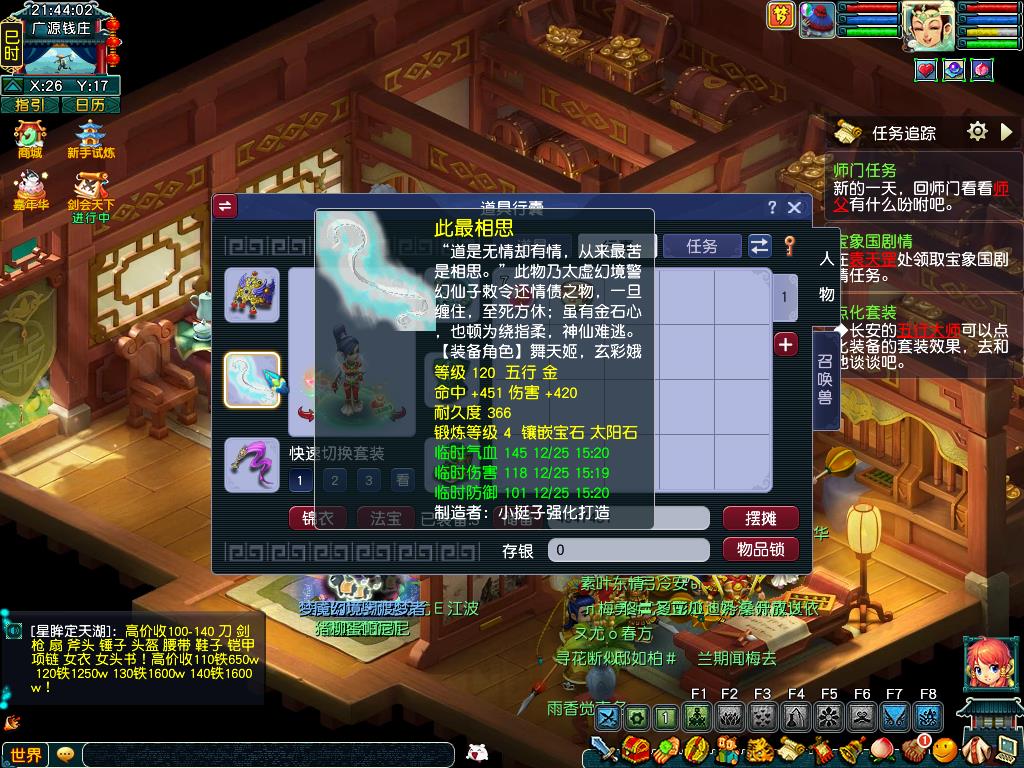Close the 道具行囊 inventory window
Viewport: 1024px width, 768px height.
click(795, 207)
